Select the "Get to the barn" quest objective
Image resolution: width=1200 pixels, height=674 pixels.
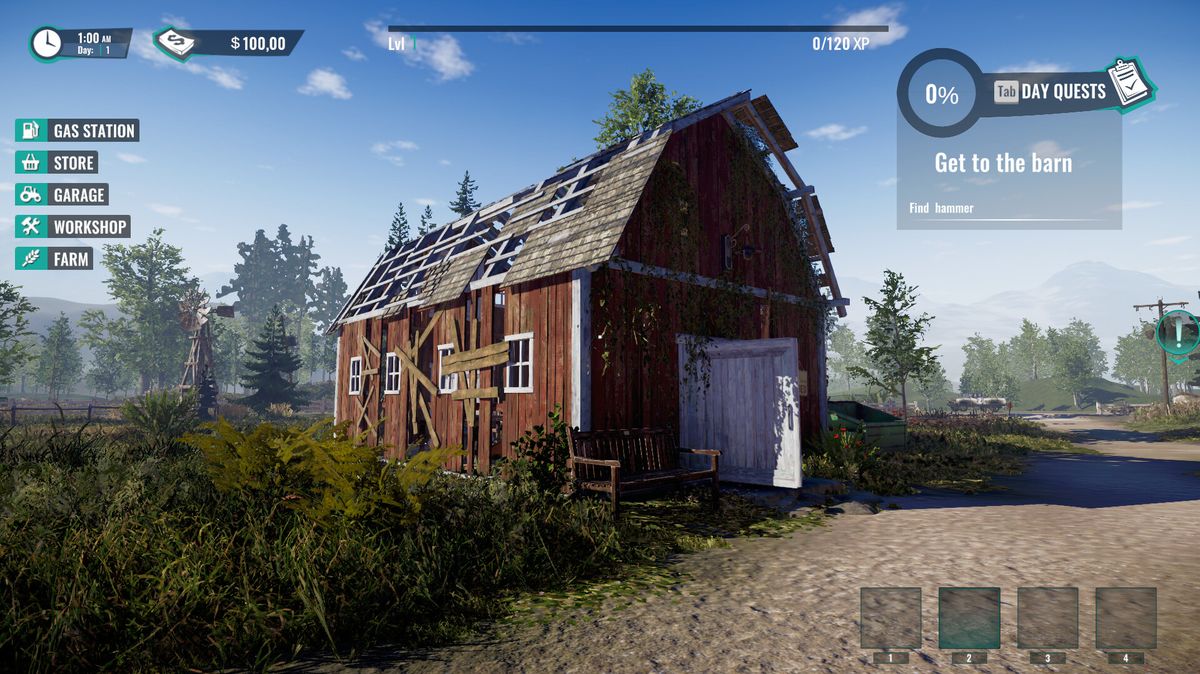point(1003,164)
